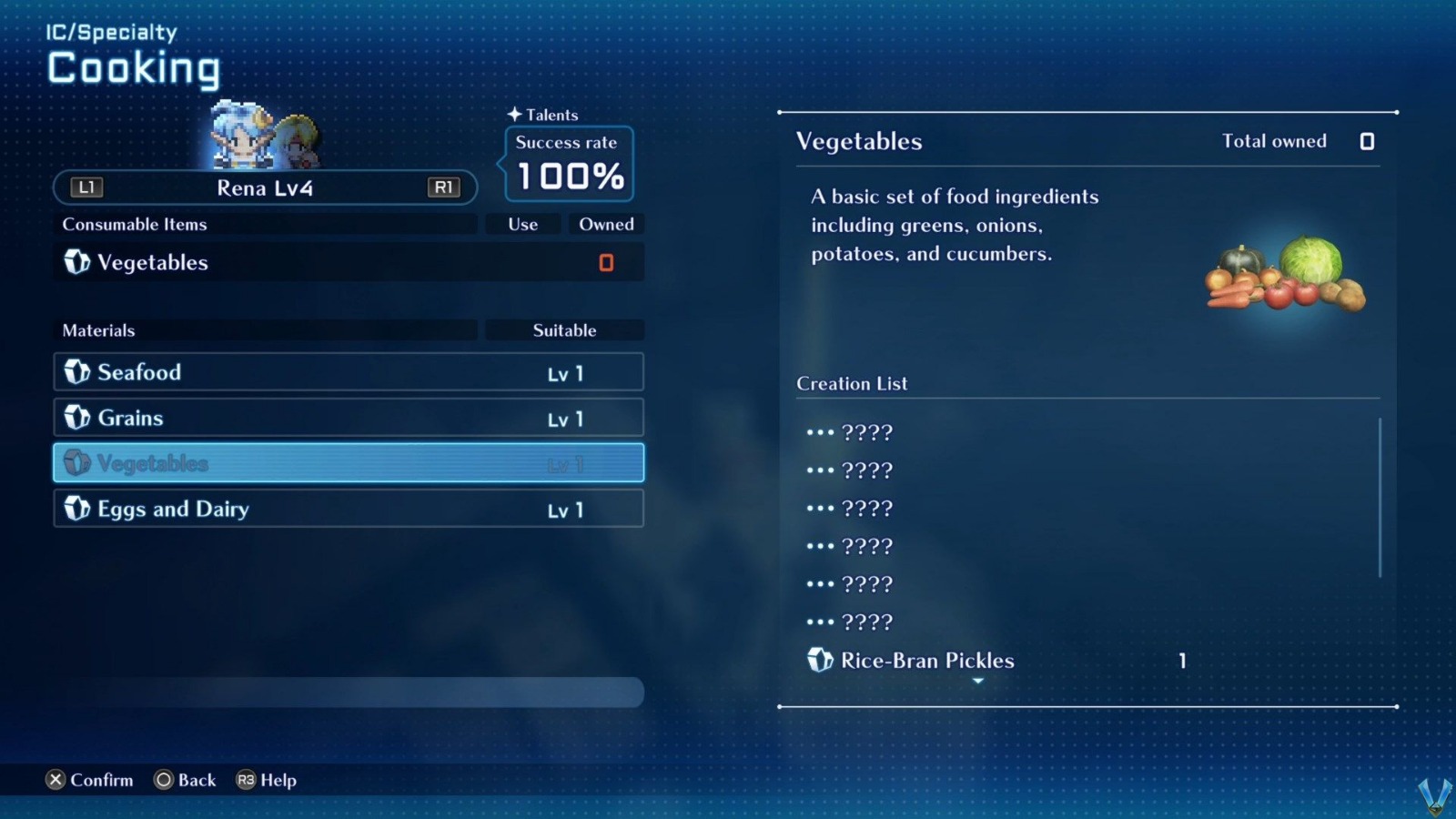Click the first ???? creation entry
This screenshot has width=1456, height=819.
[848, 432]
